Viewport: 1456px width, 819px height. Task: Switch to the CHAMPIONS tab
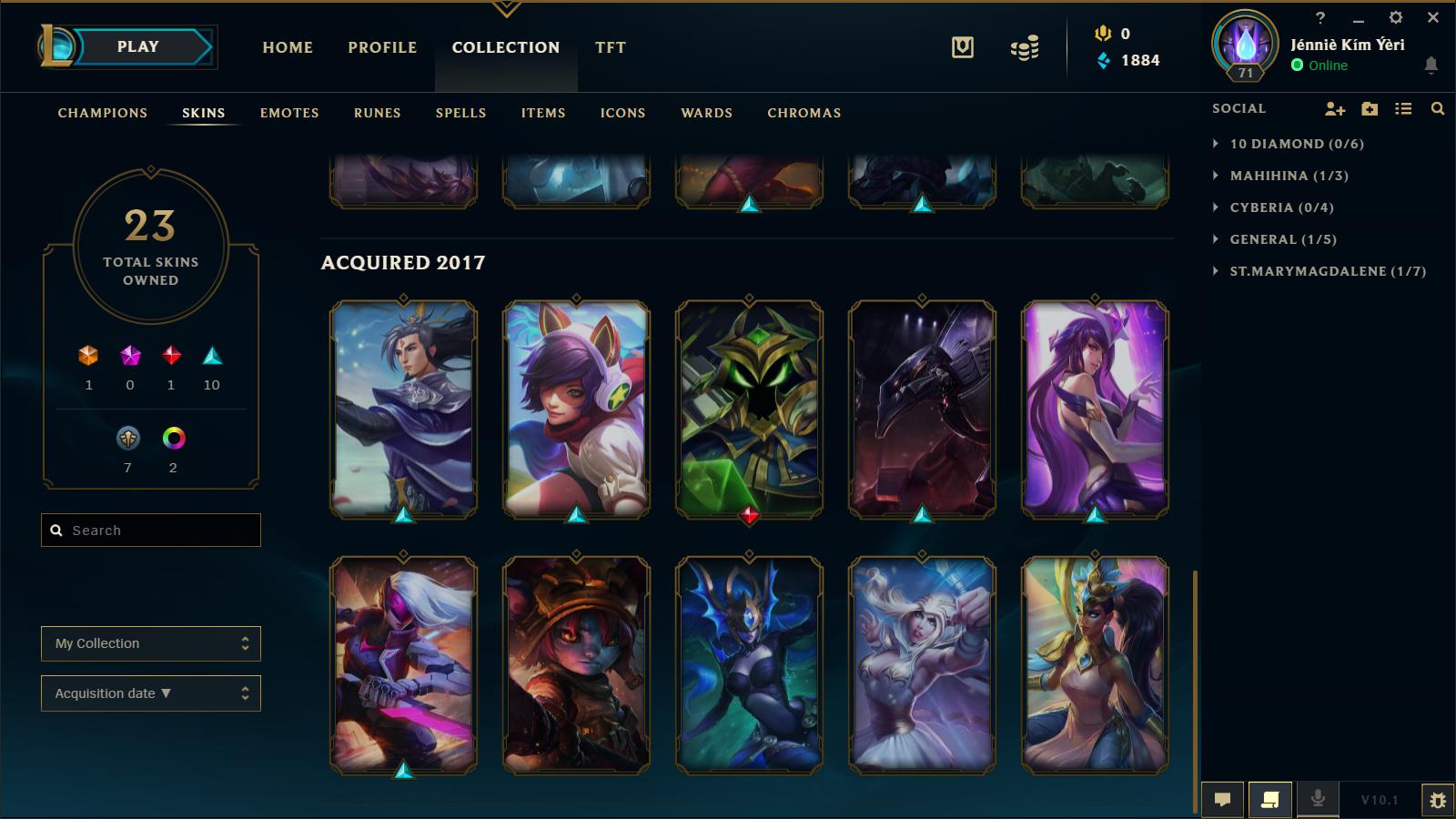pos(101,113)
